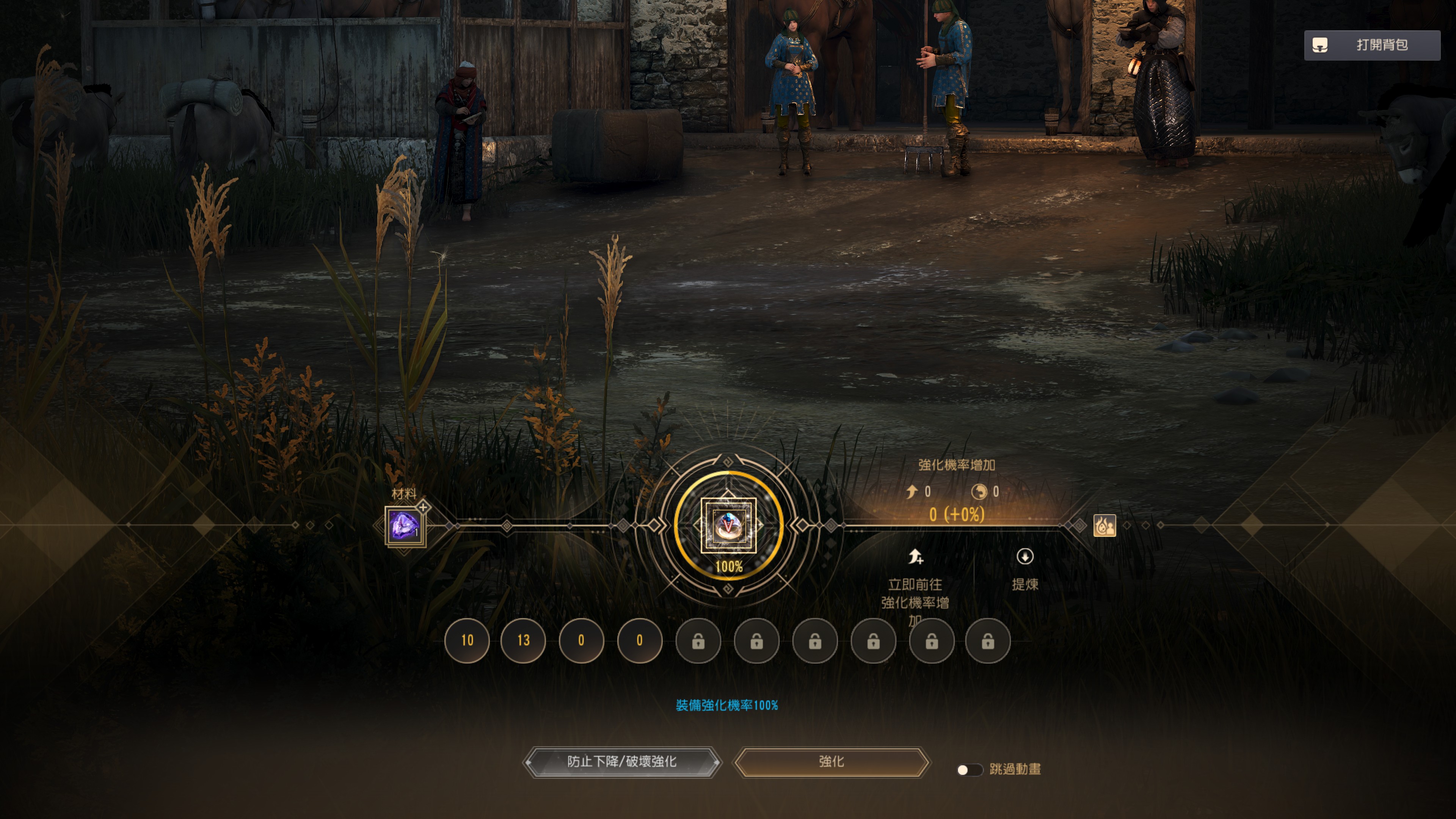Screen dimensions: 1456x819
Task: Select the stack slot showing 13
Action: click(x=523, y=640)
